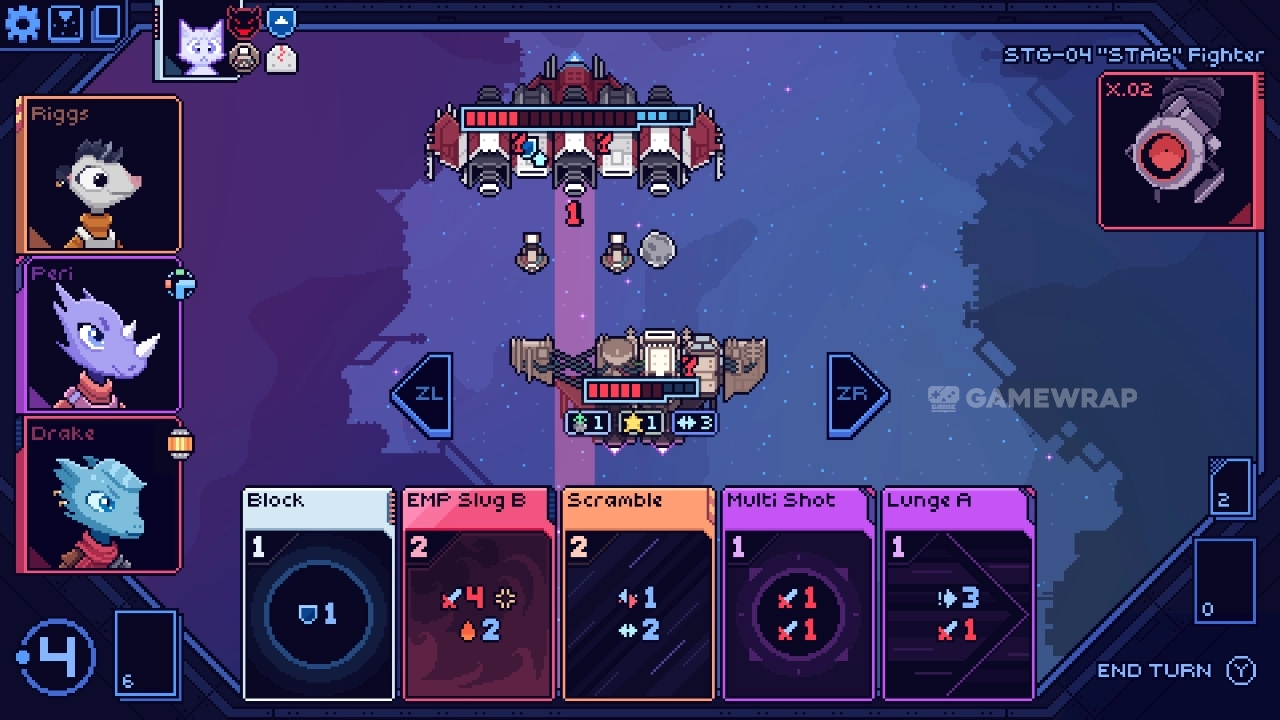
Task: Select the Peri crew portrait
Action: point(99,334)
